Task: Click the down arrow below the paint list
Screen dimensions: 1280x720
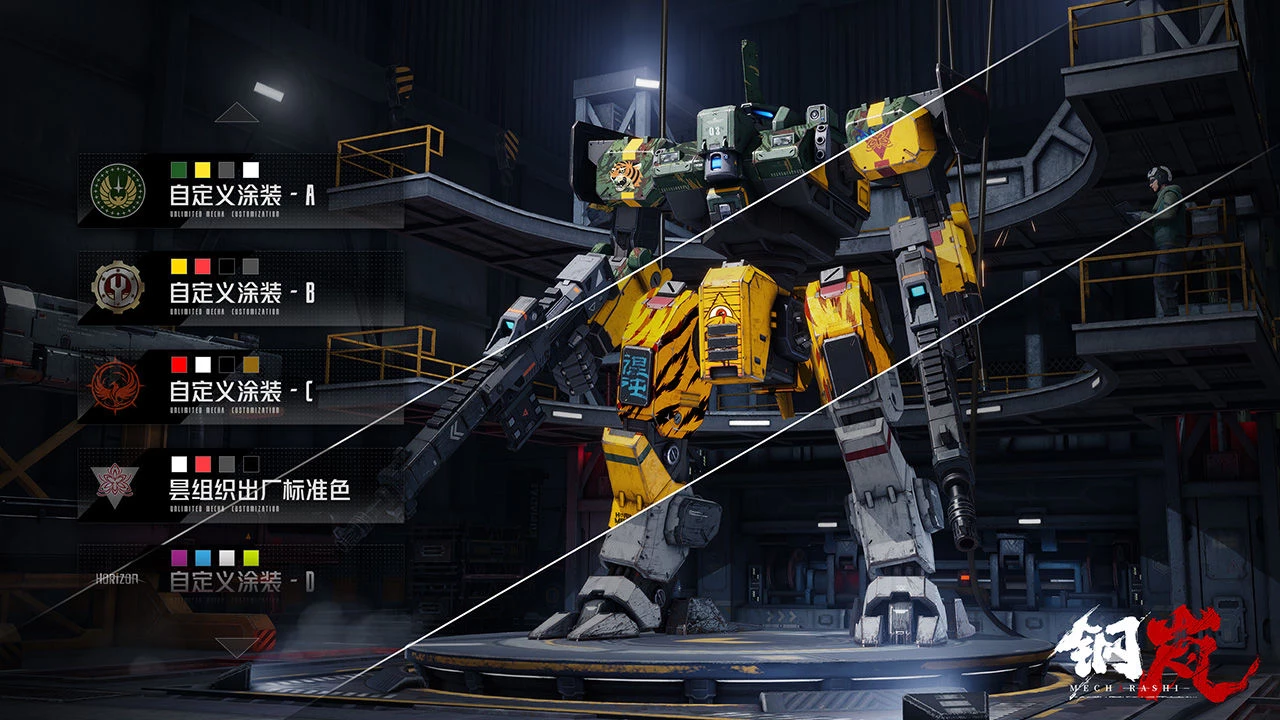Action: coord(236,648)
